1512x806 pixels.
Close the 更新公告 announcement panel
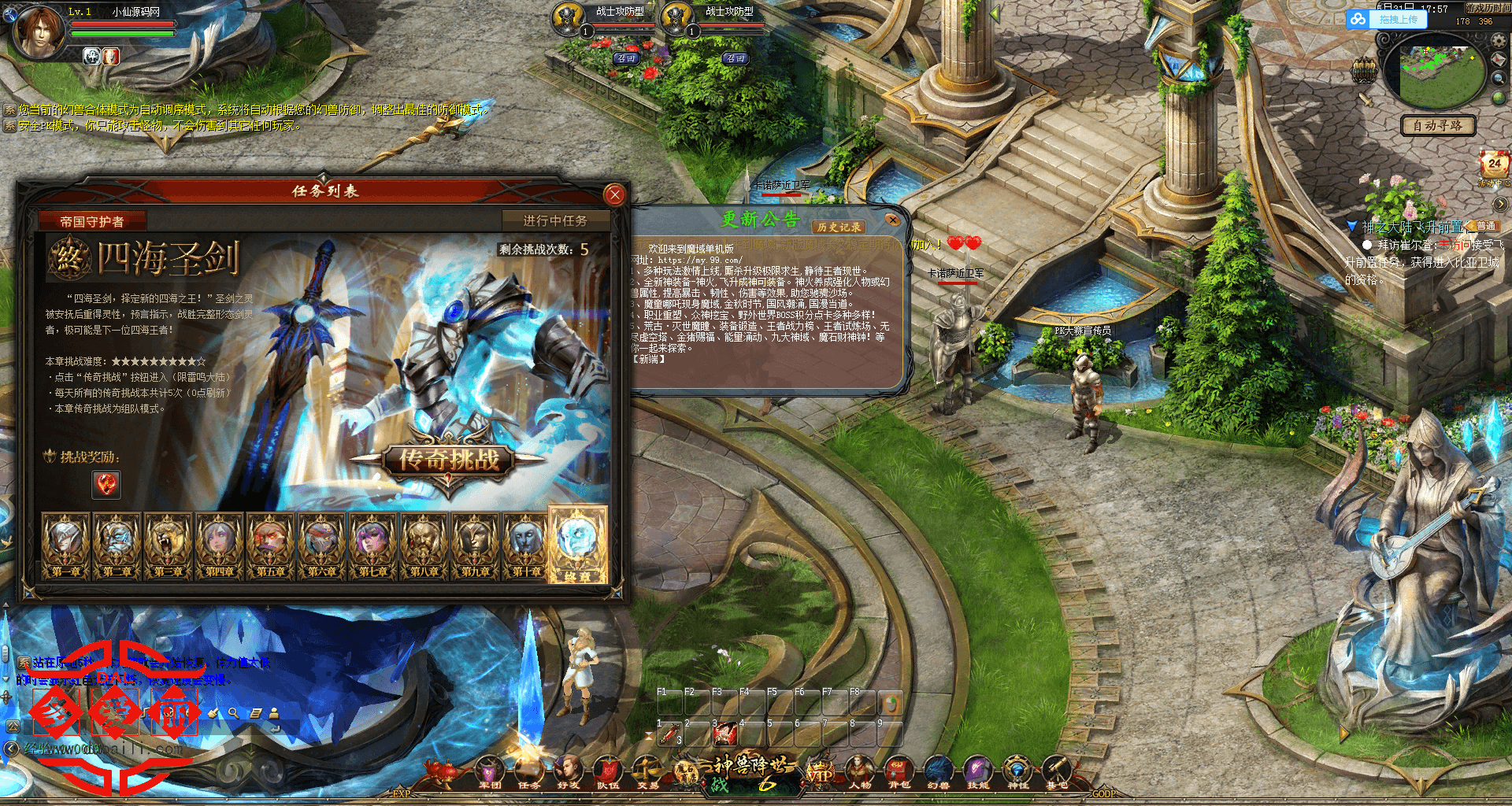tap(892, 220)
